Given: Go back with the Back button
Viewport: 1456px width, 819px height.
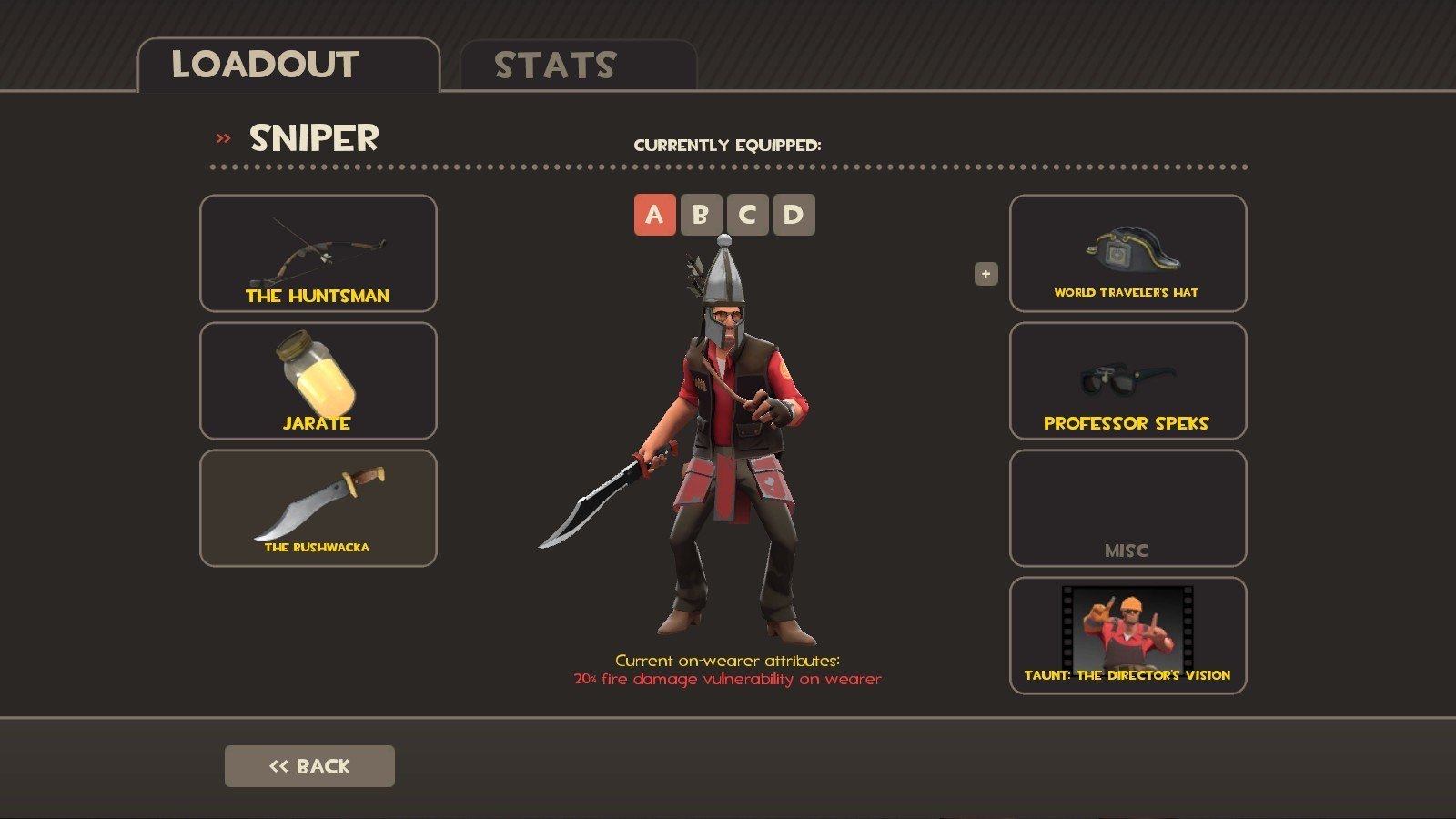Looking at the screenshot, I should pyautogui.click(x=309, y=766).
